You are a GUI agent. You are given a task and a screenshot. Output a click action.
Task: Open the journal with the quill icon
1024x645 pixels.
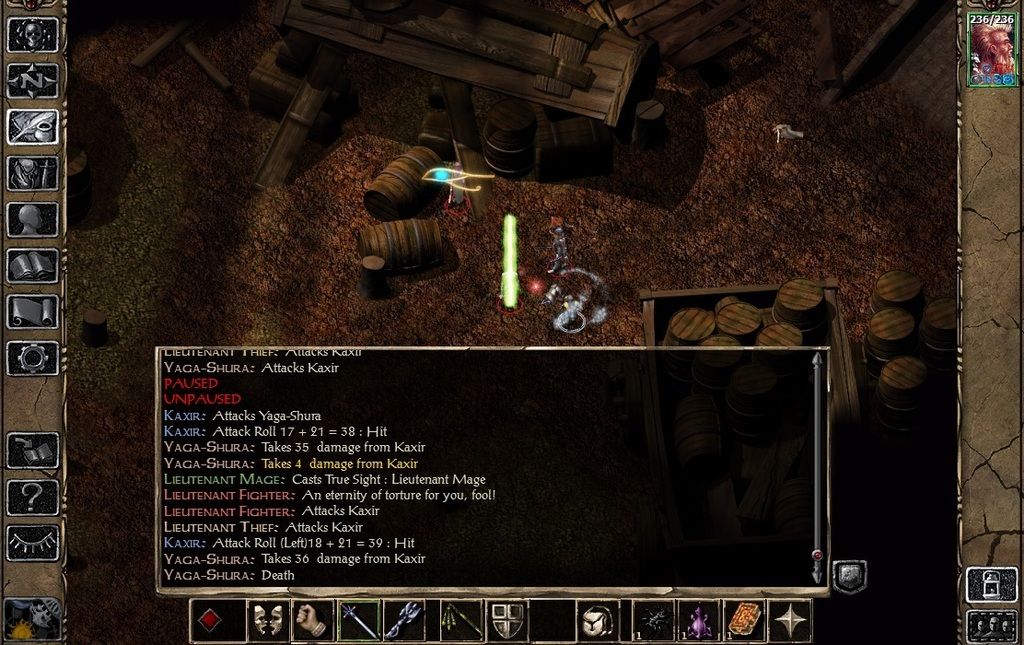[33, 126]
